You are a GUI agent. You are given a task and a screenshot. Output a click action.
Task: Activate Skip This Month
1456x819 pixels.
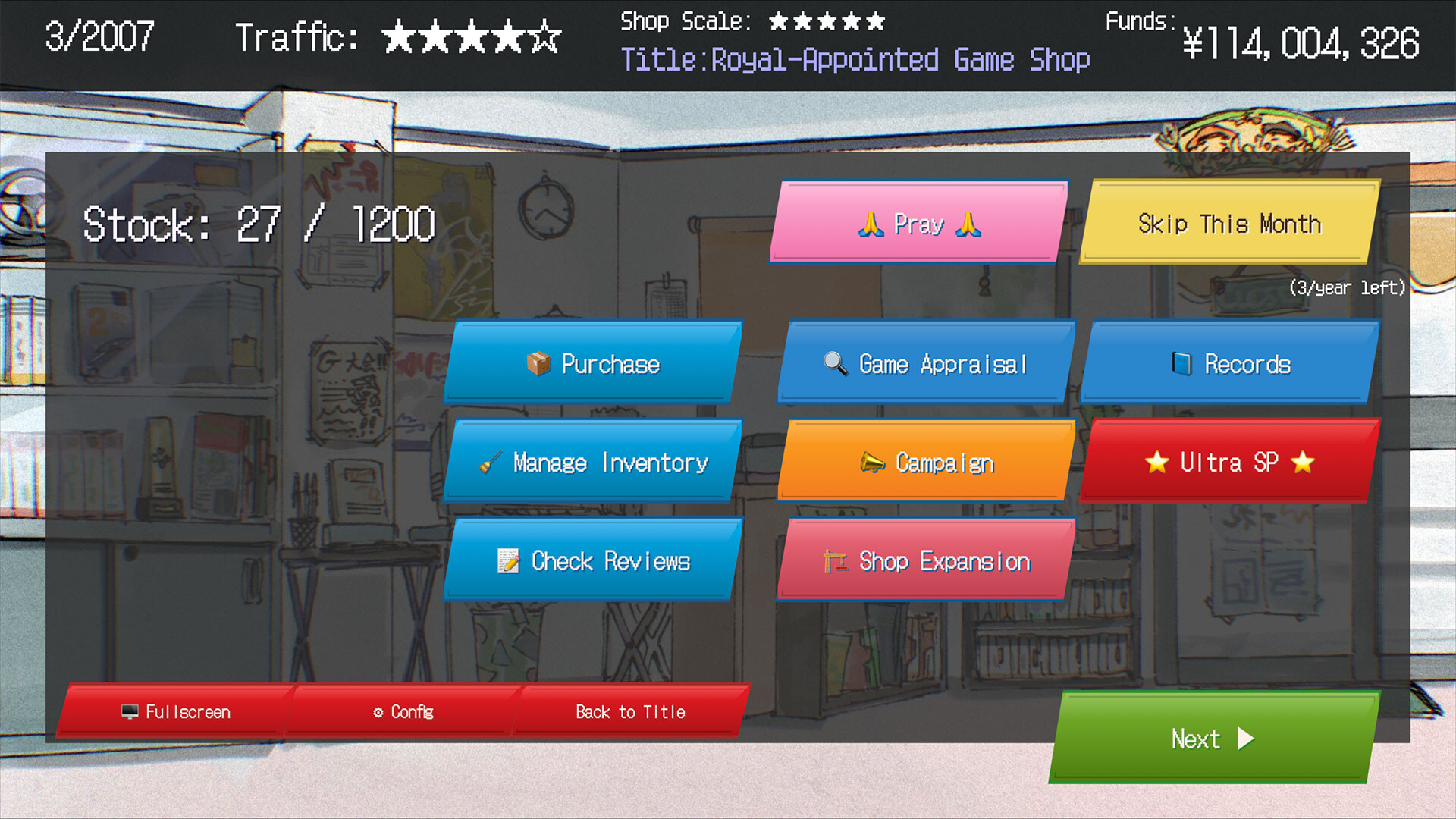1228,223
